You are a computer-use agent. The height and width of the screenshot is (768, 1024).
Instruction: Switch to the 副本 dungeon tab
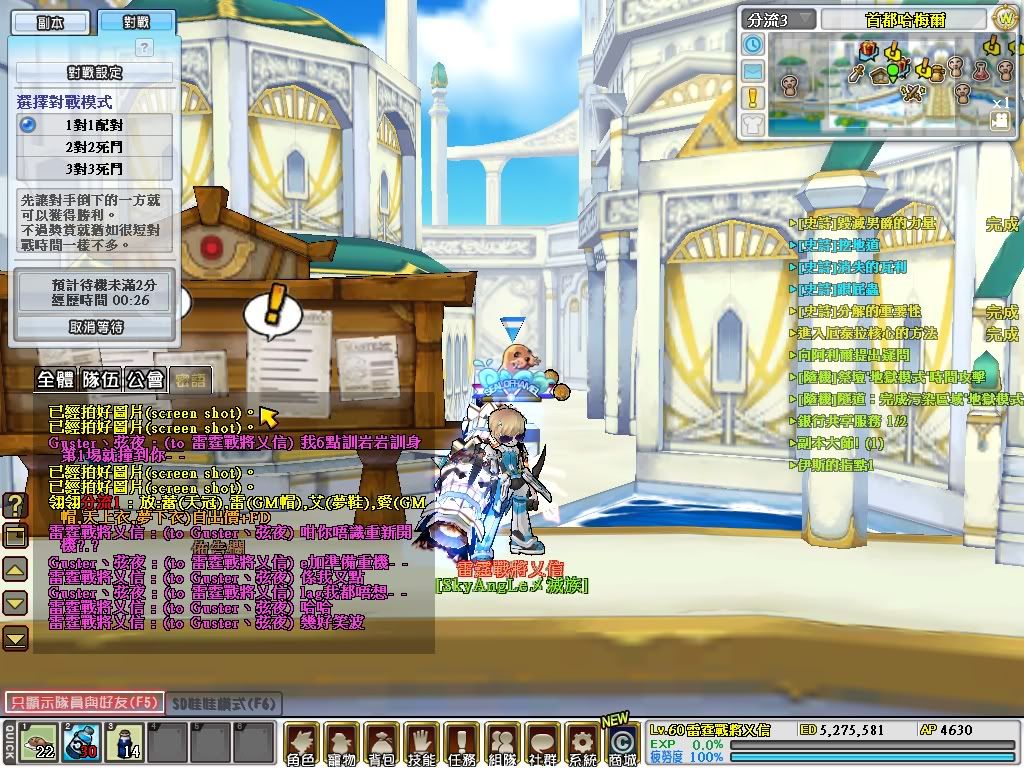click(49, 22)
